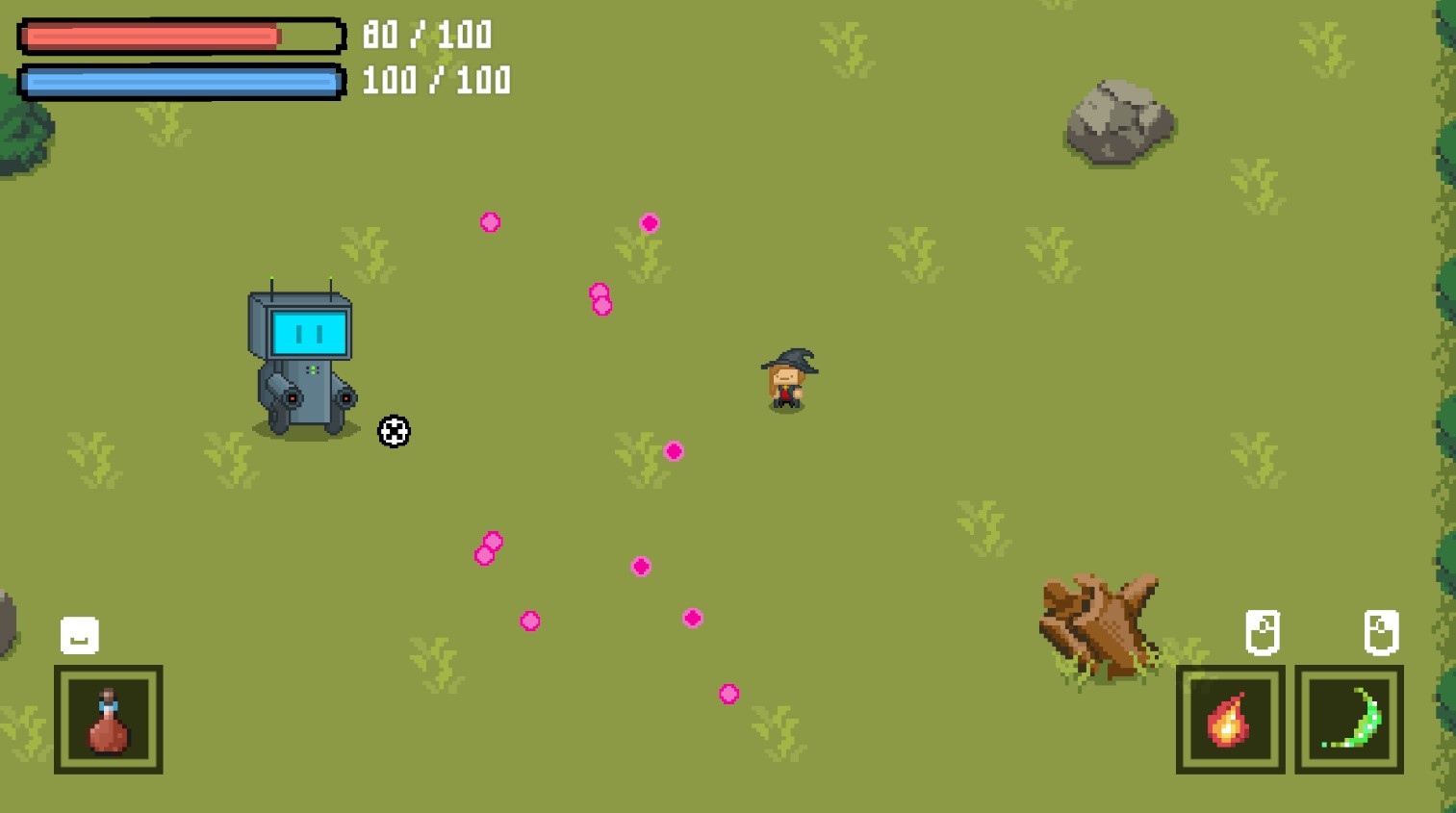This screenshot has height=813, width=1456.
Task: Click the health potion item icon
Action: [x=108, y=719]
